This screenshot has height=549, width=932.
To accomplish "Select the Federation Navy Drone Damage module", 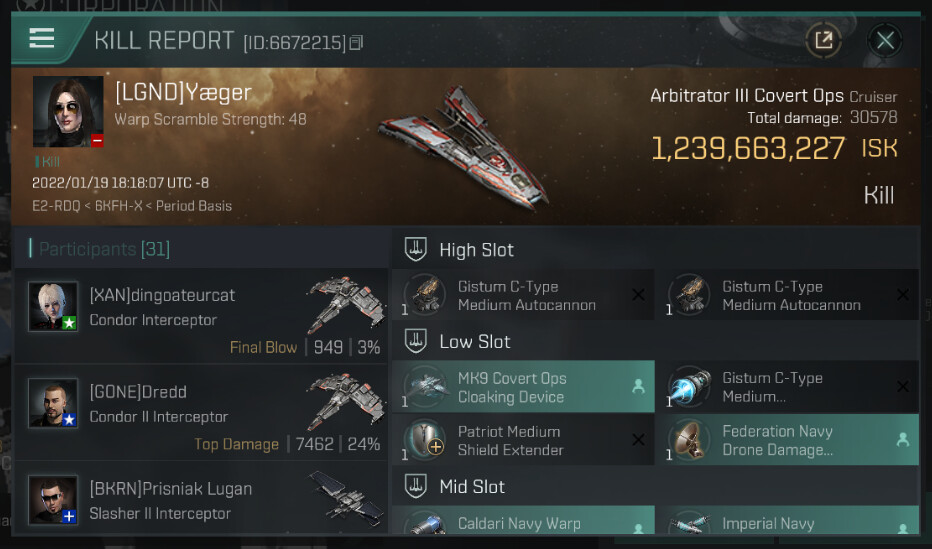I will pos(787,440).
